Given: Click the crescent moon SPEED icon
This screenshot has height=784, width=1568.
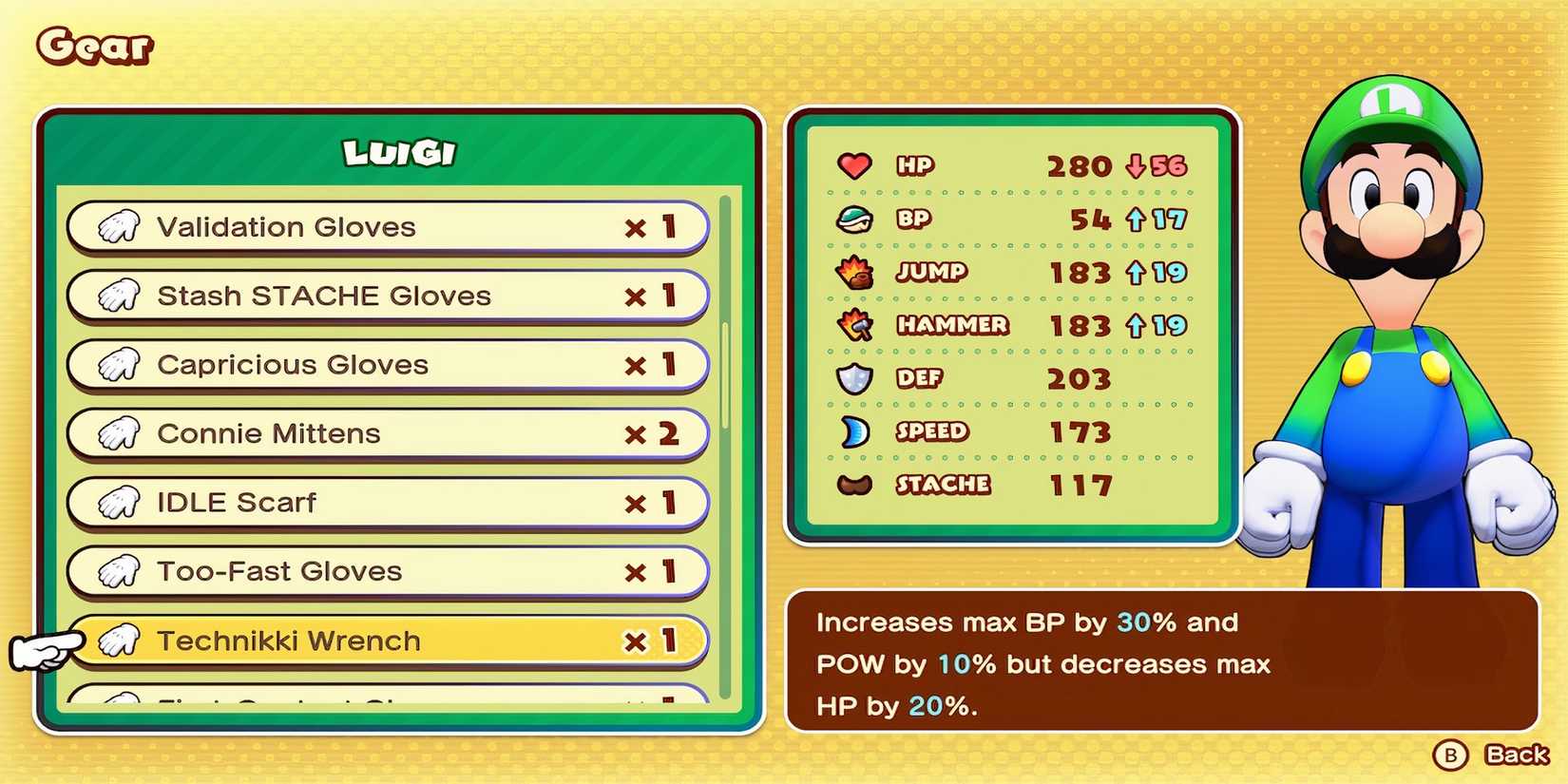Looking at the screenshot, I should click(x=854, y=431).
